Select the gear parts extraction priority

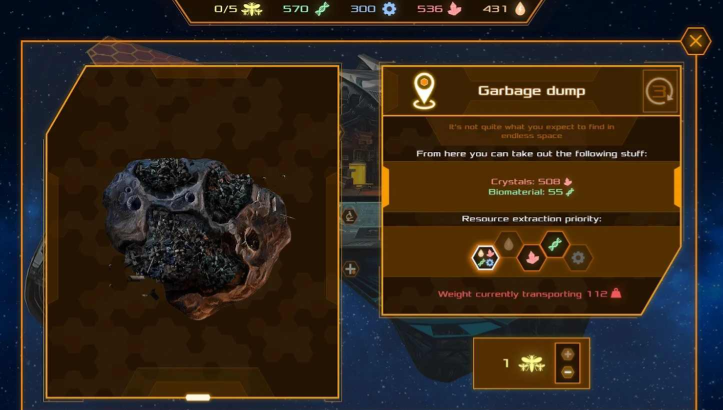(x=578, y=258)
